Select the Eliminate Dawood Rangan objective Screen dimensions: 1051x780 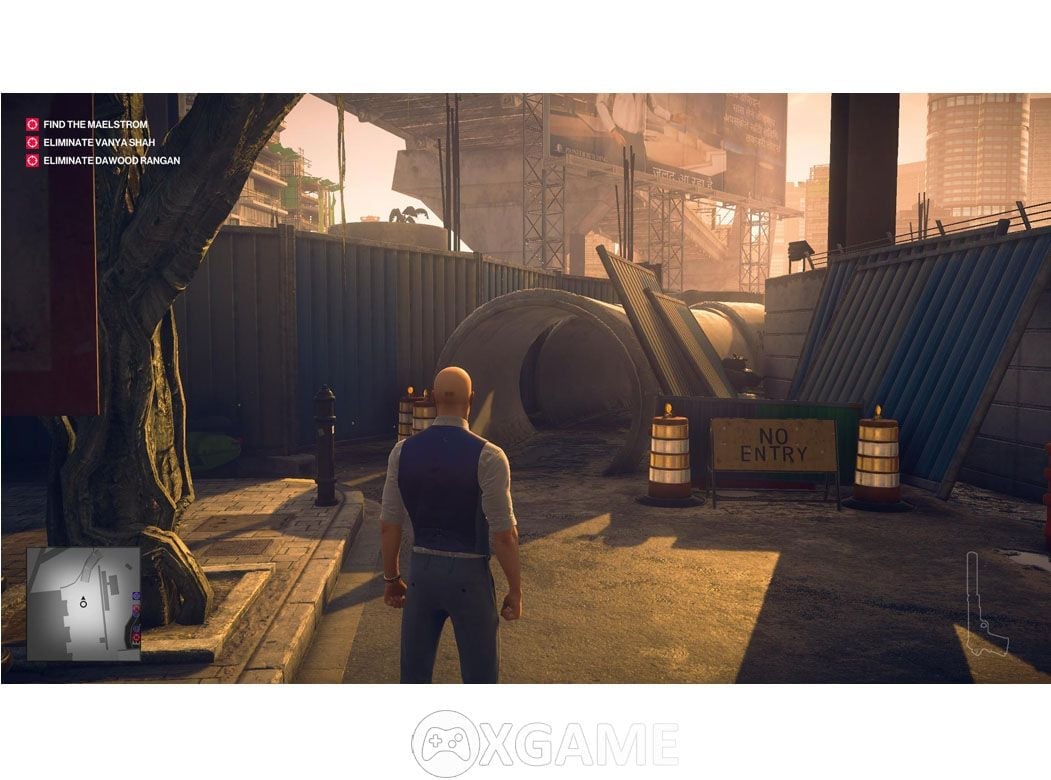tap(111, 161)
